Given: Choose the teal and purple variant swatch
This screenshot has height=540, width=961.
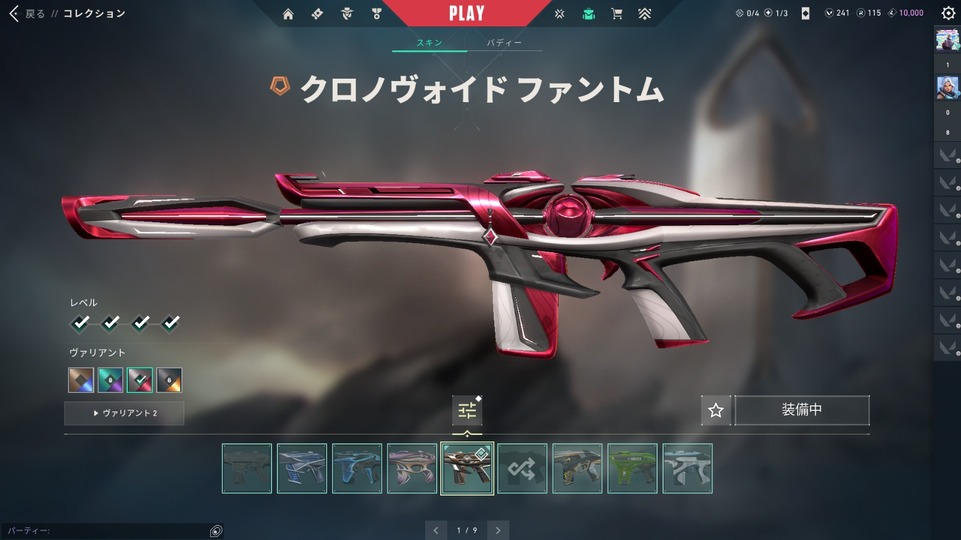Looking at the screenshot, I should [x=110, y=380].
